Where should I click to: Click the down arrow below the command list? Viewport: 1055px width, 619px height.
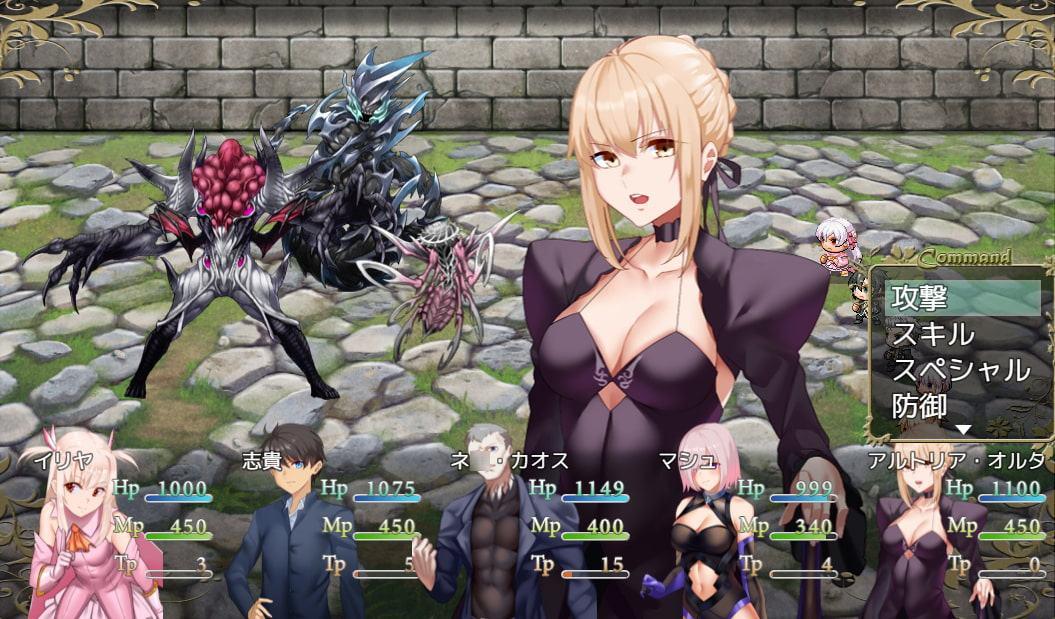pos(963,430)
